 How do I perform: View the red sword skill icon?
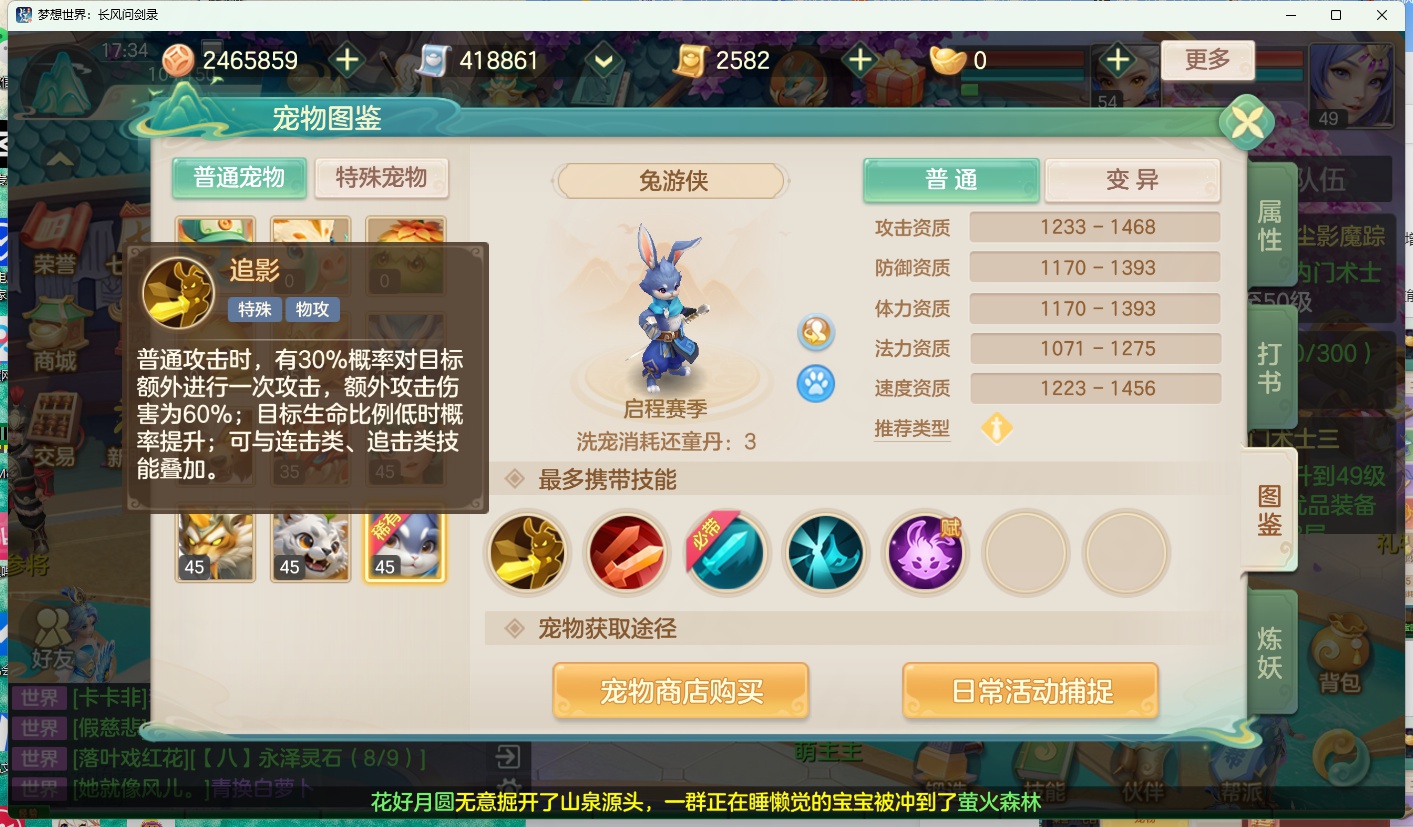click(626, 552)
